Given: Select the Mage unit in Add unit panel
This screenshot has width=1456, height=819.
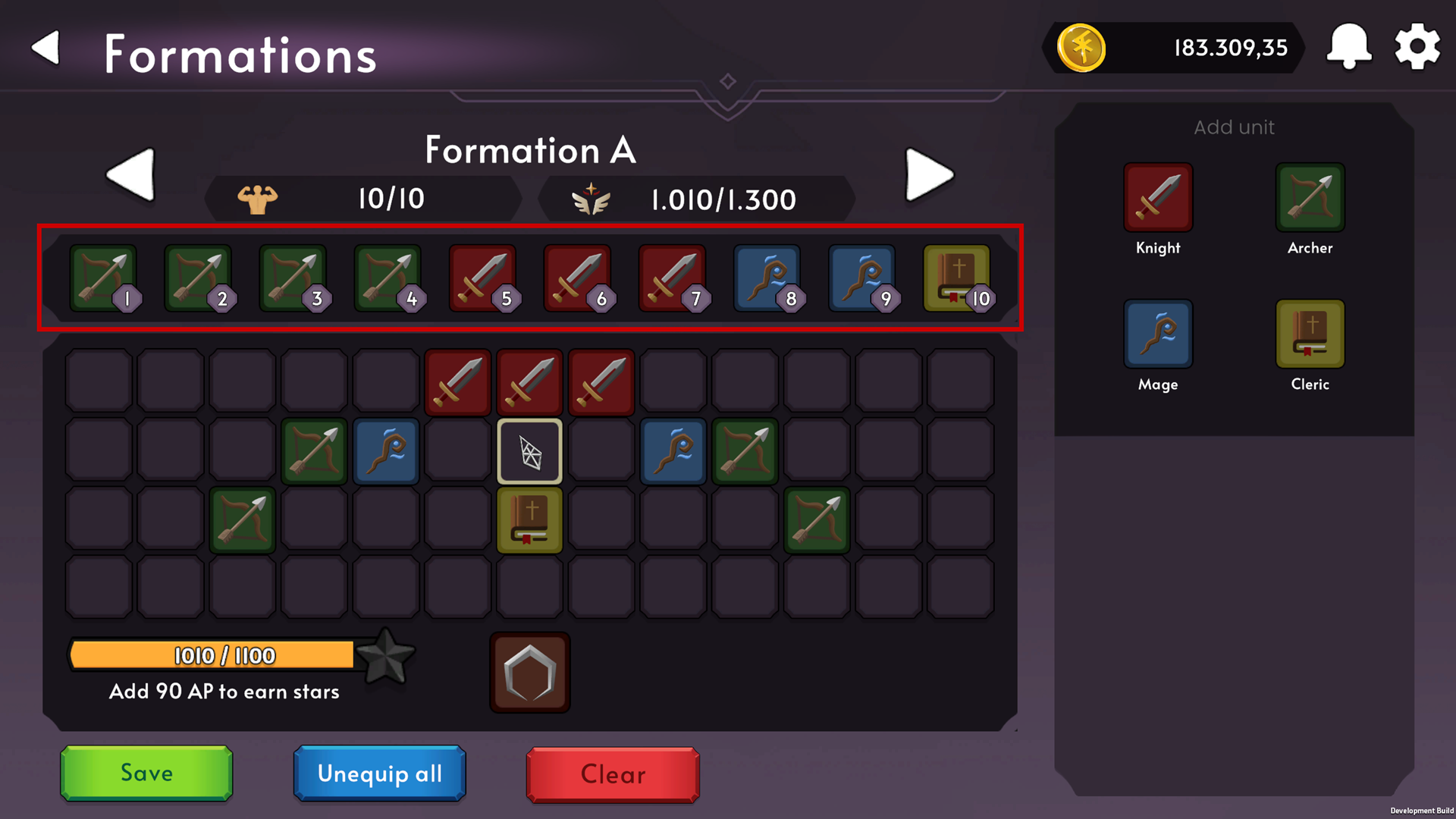Looking at the screenshot, I should 1157,332.
